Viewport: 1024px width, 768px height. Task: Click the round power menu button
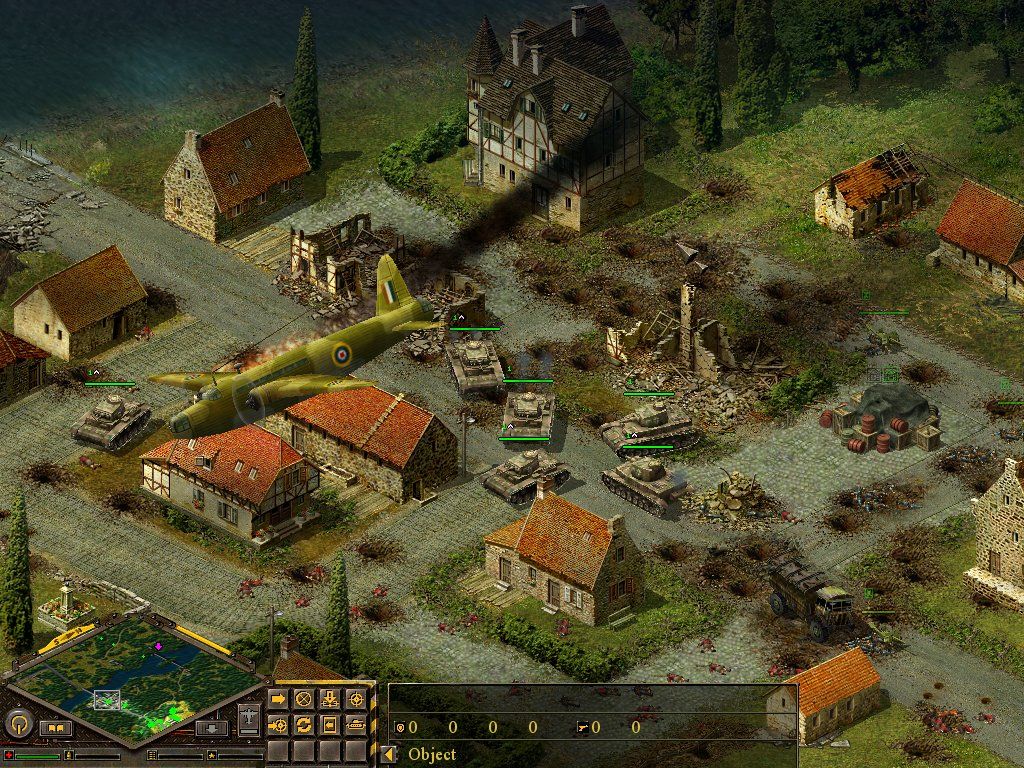[x=19, y=723]
